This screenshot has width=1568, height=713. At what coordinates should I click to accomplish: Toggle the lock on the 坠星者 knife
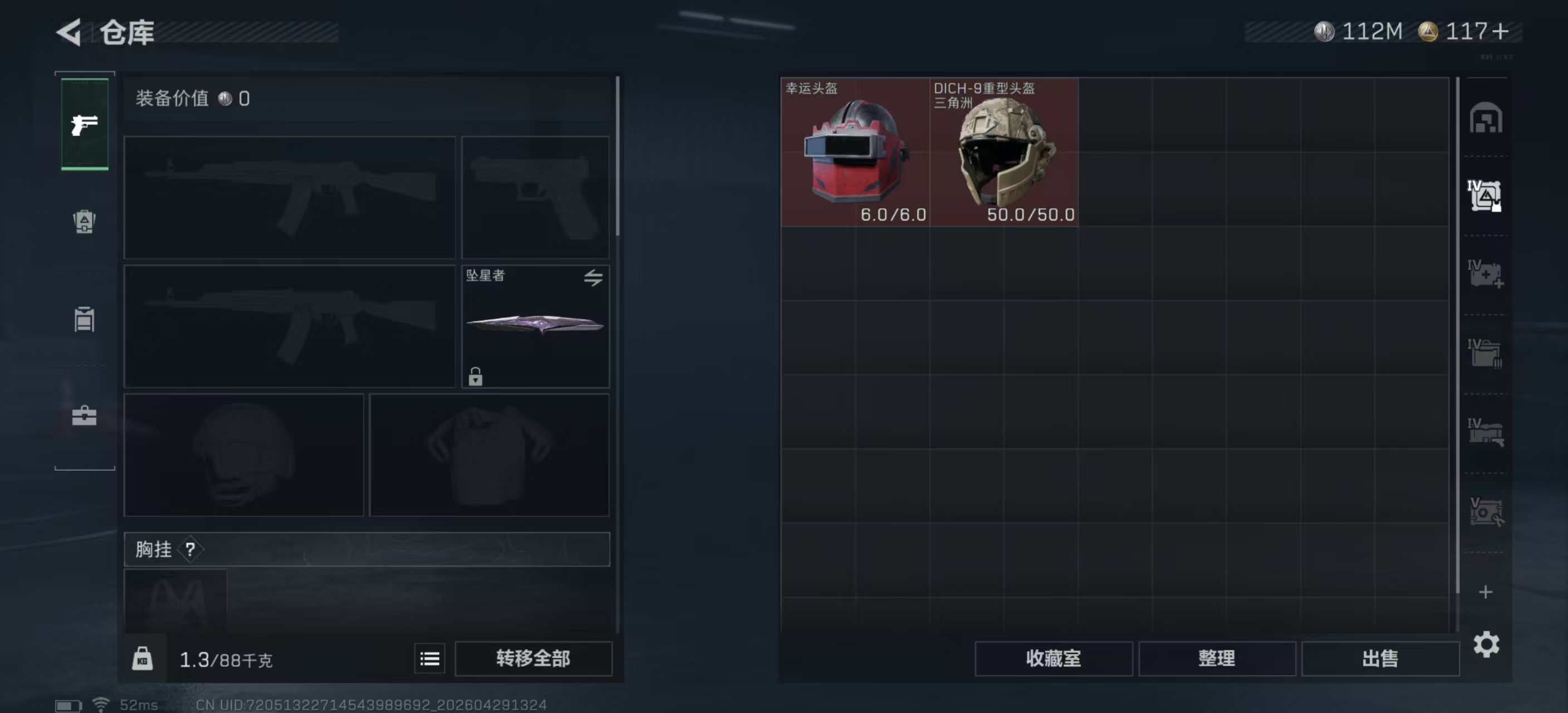pyautogui.click(x=476, y=378)
